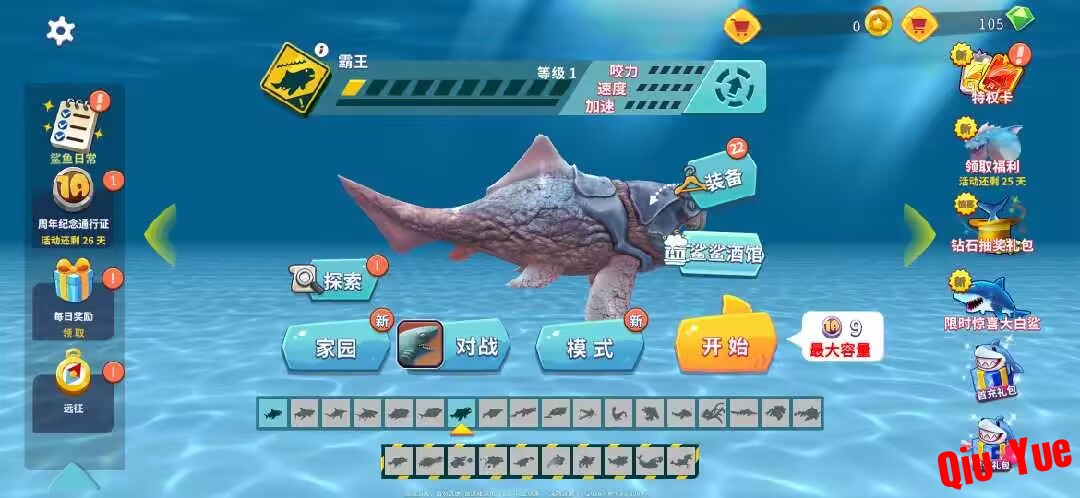Image resolution: width=1080 pixels, height=498 pixels.
Task: Open the 家园 home button
Action: (336, 348)
